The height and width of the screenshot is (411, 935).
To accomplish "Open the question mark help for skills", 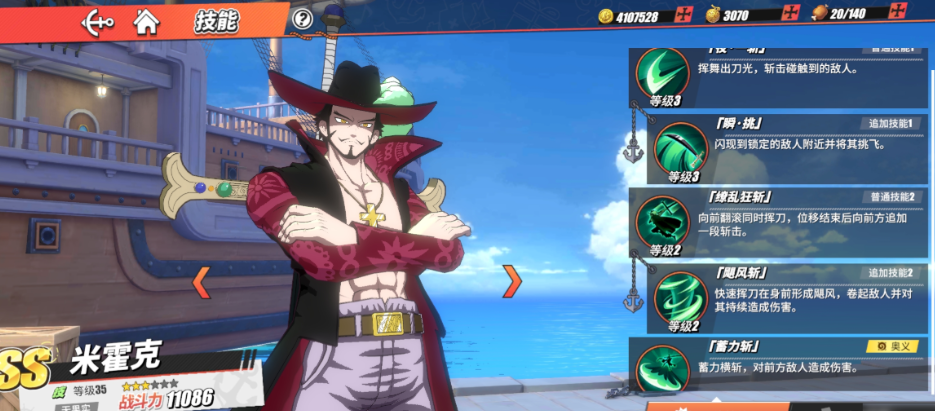I will click(x=303, y=19).
